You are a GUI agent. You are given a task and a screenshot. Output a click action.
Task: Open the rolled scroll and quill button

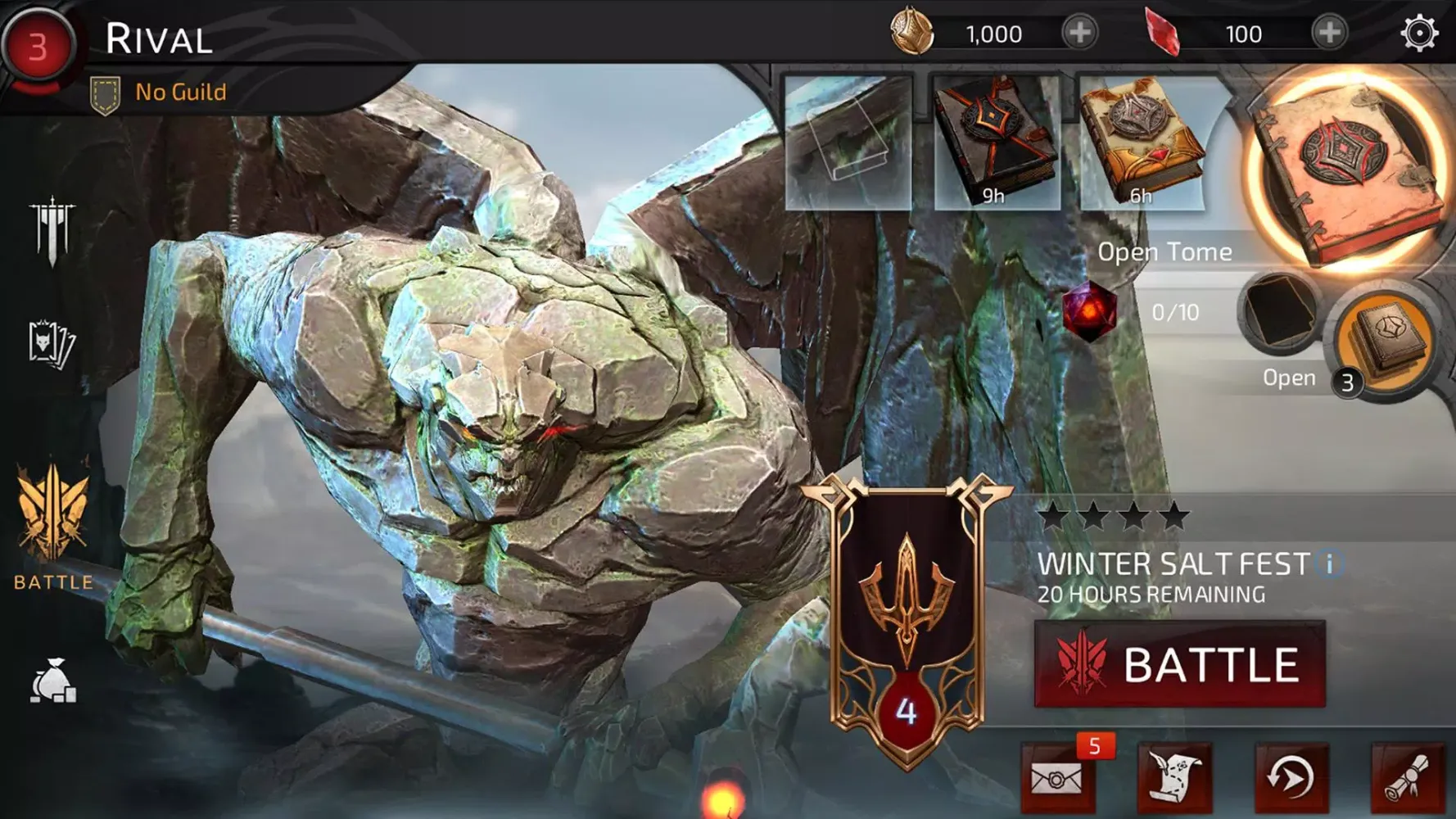(1409, 778)
